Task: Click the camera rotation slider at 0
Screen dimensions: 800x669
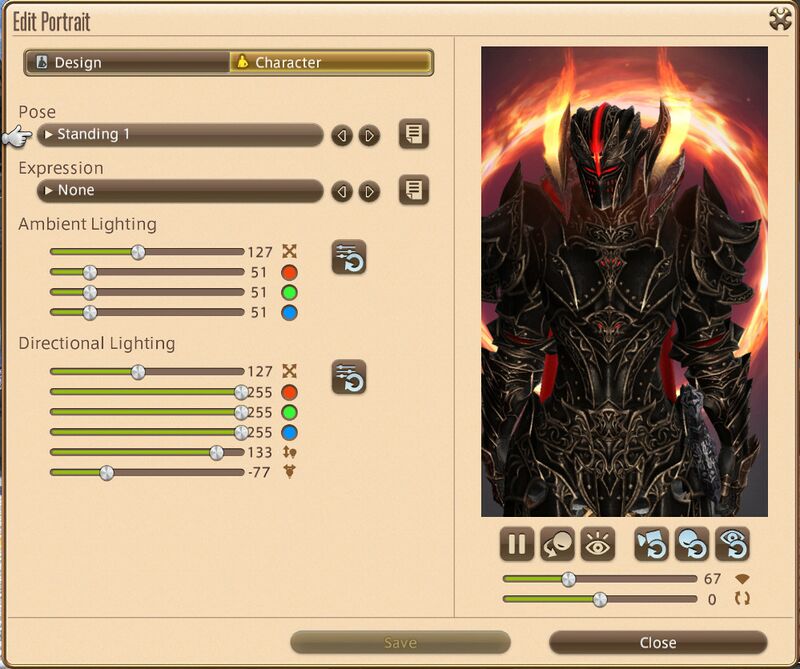Action: [599, 599]
